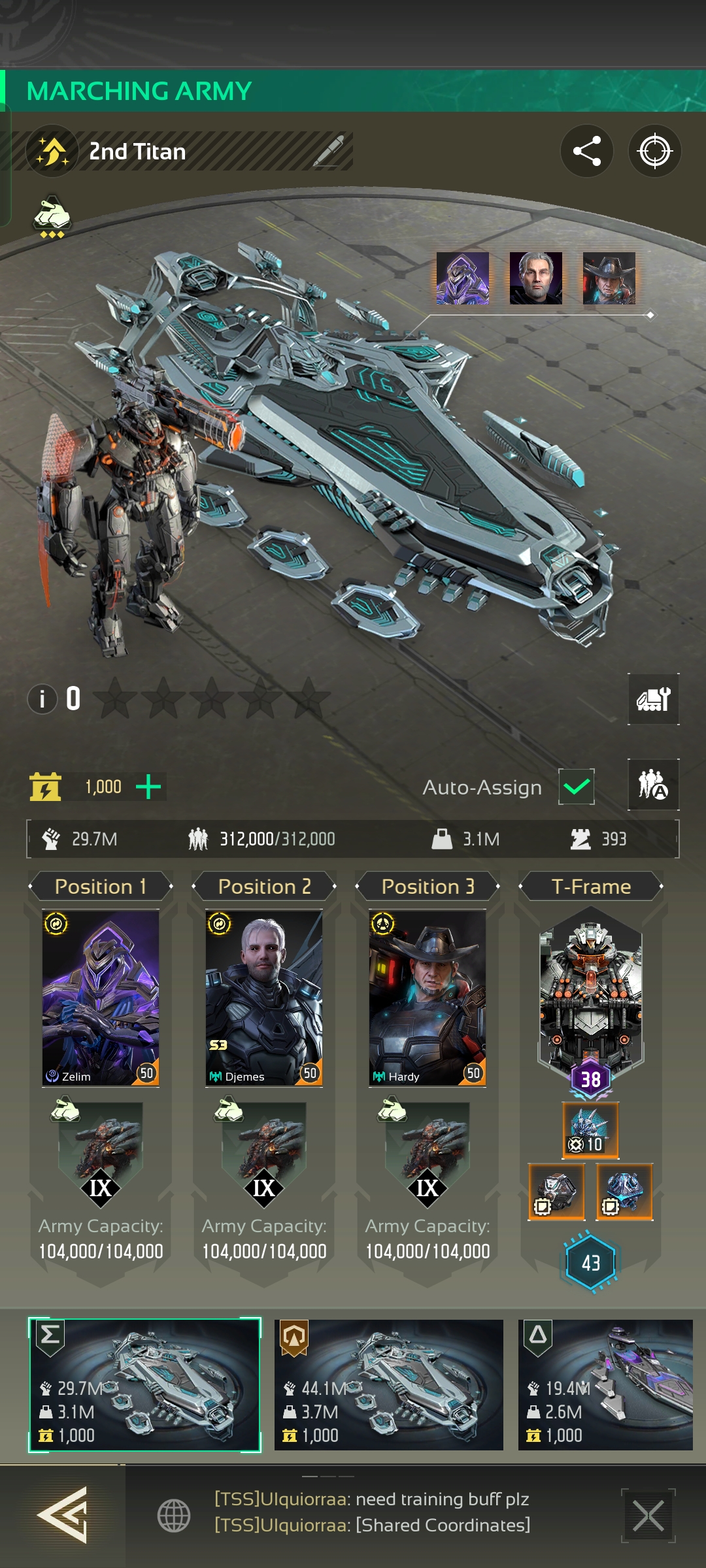Share the marching army setup
Viewport: 706px width, 1568px height.
586,152
